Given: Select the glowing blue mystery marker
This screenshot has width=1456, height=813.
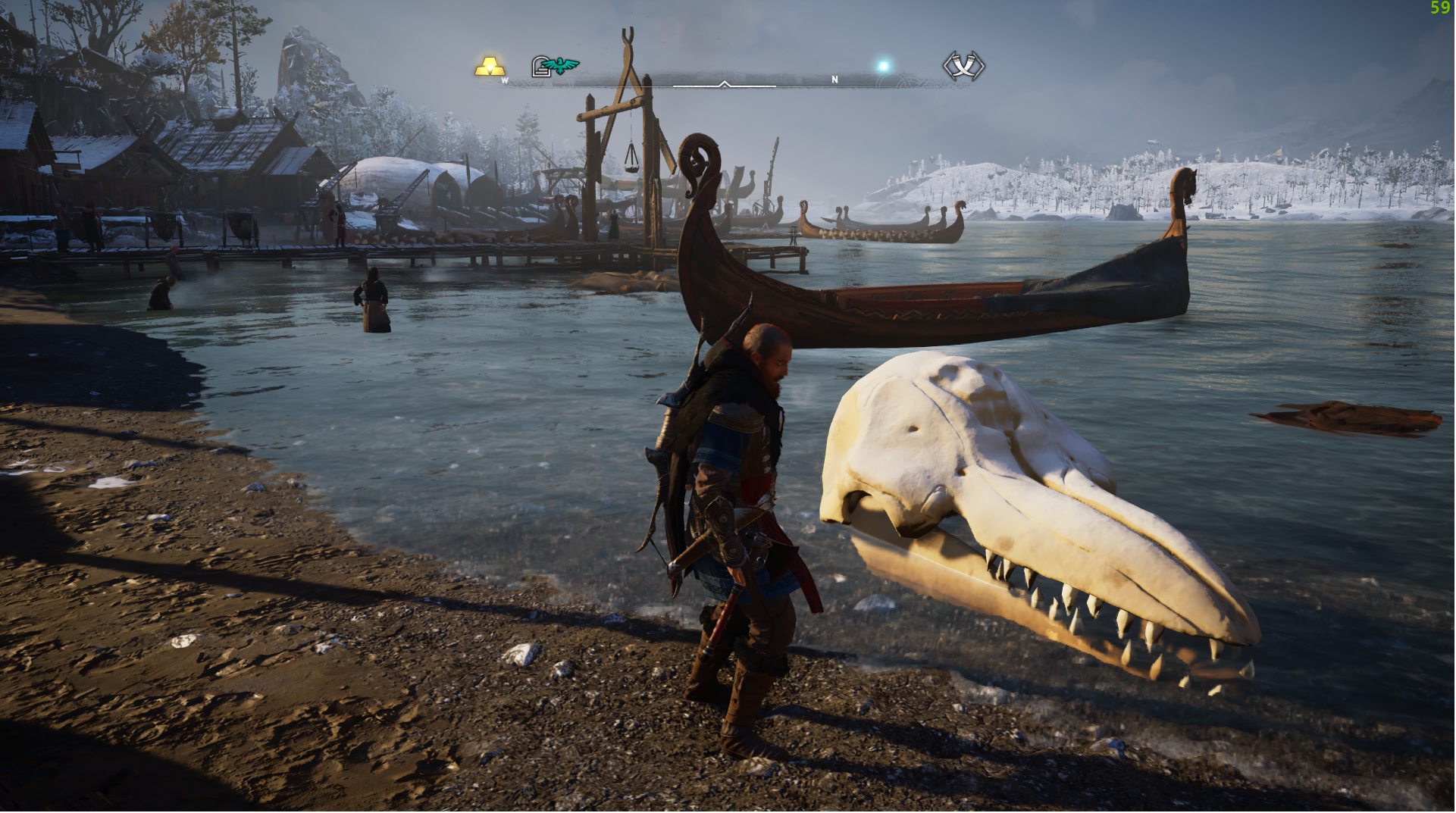Looking at the screenshot, I should 883,67.
